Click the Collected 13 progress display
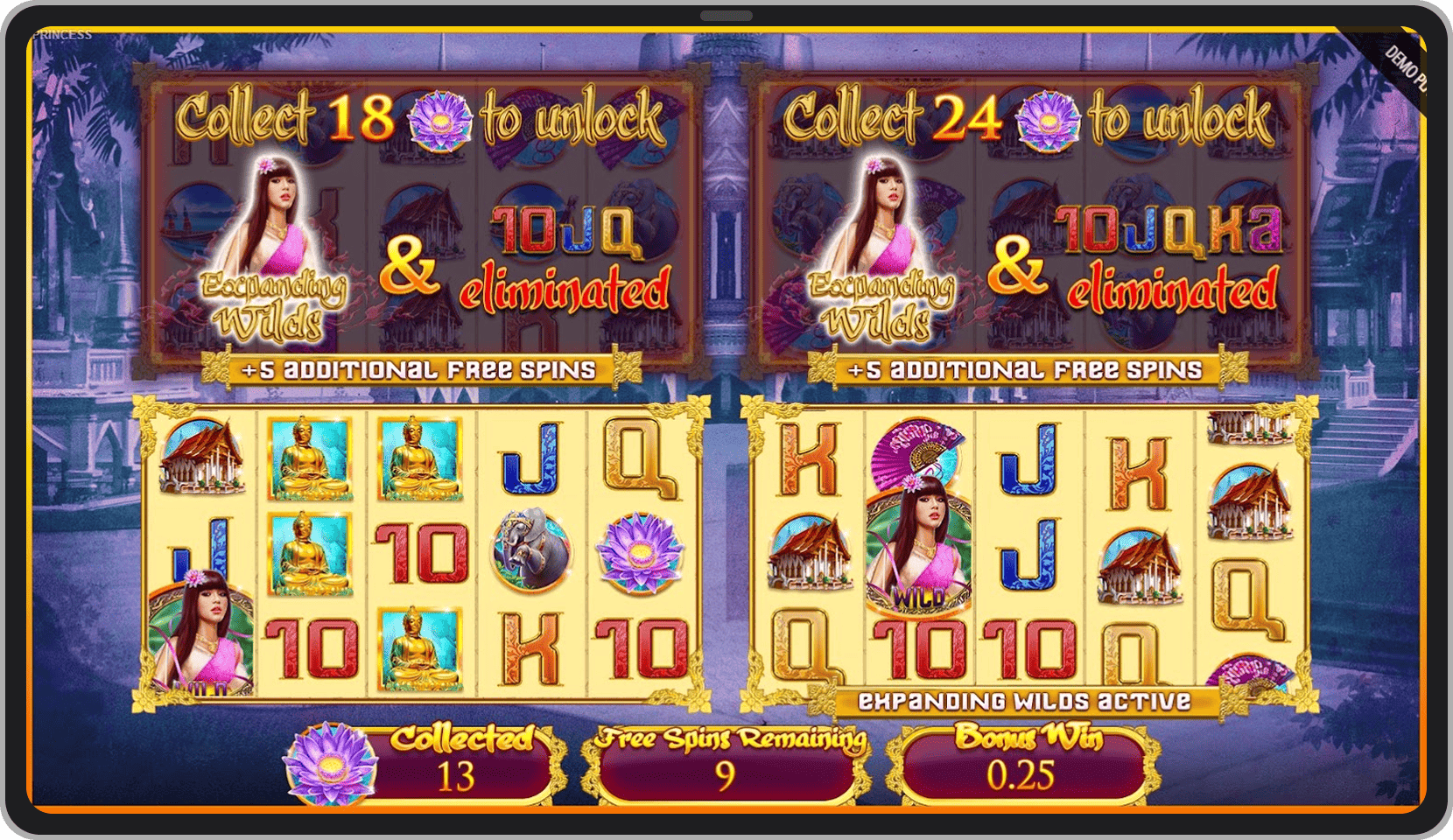The image size is (1453, 840). coord(464,761)
